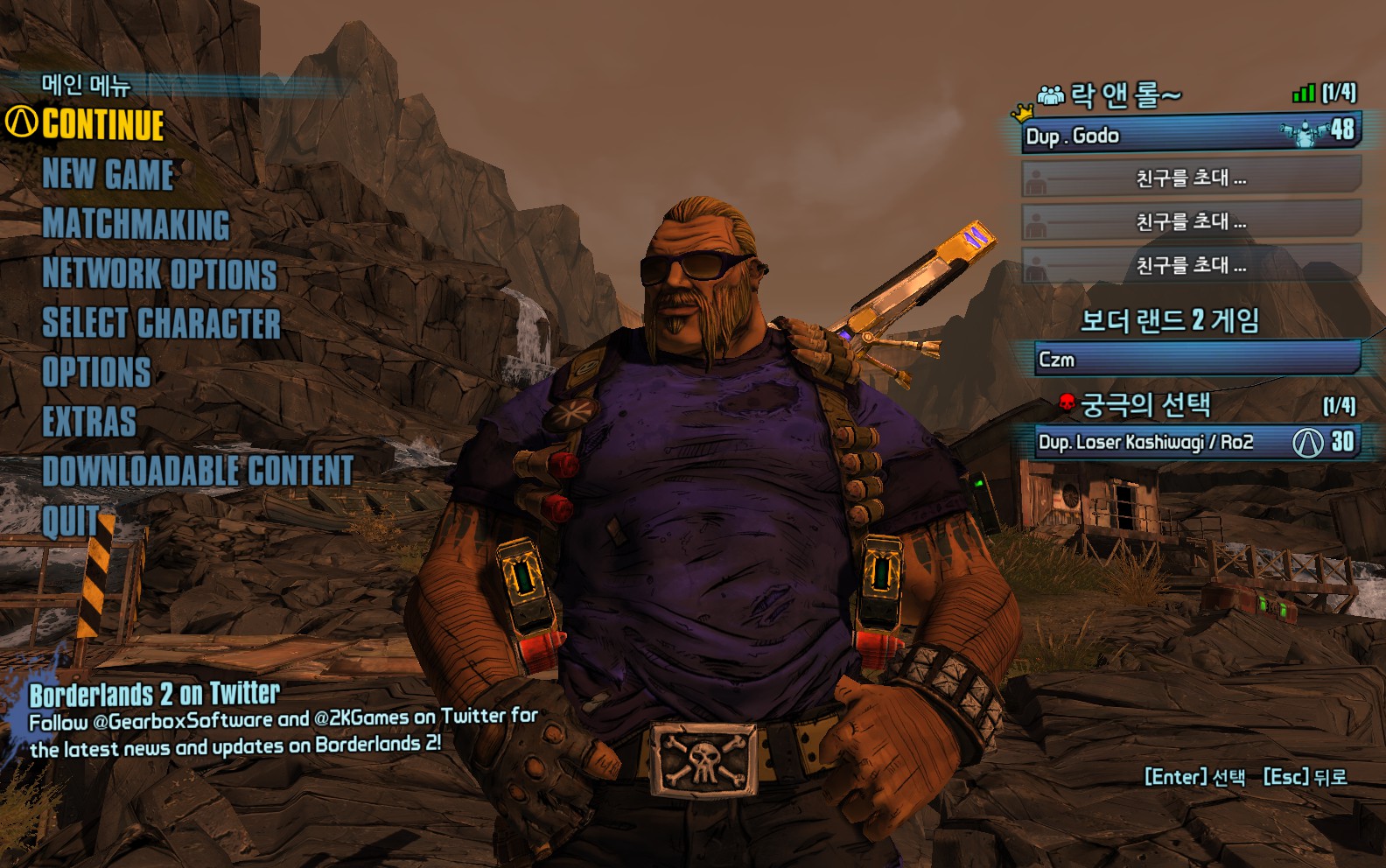Open DOWNLOADABLE CONTENT
Image resolution: width=1386 pixels, height=868 pixels.
[x=198, y=471]
